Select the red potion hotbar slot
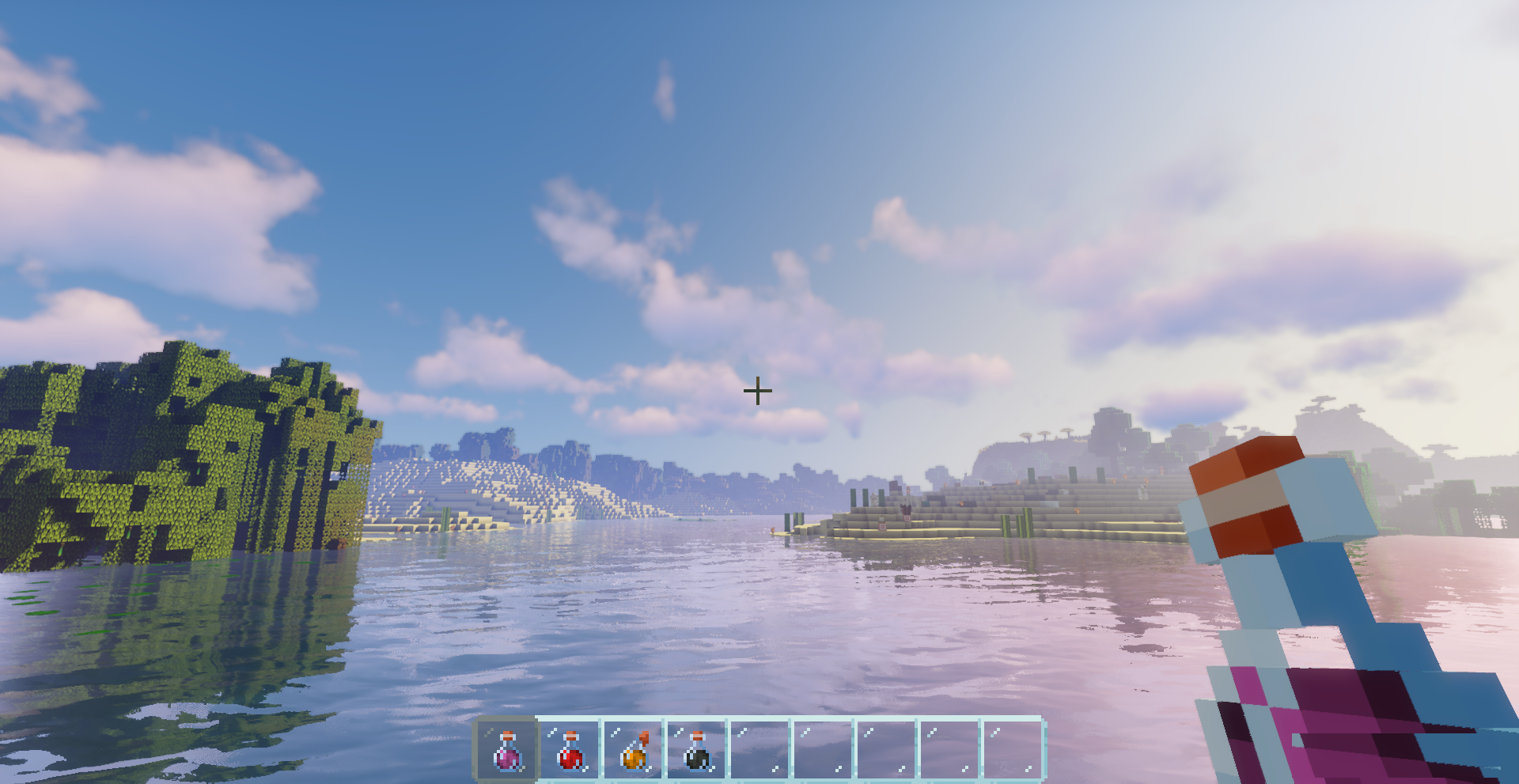The image size is (1519, 784). pyautogui.click(x=570, y=749)
